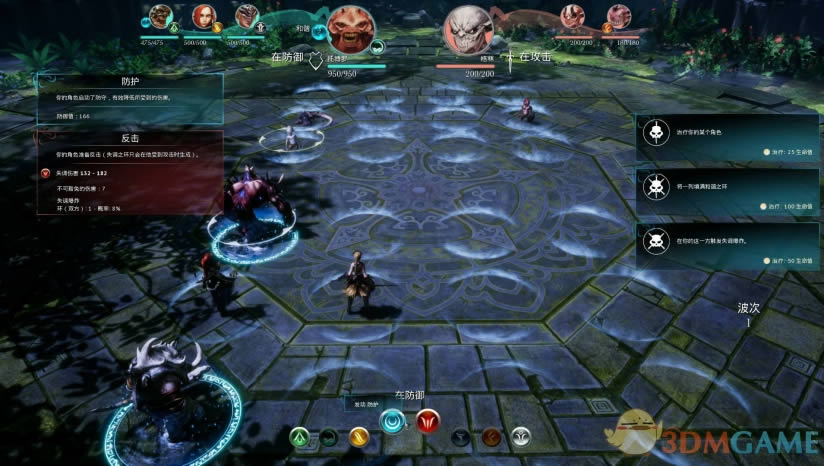Select the red-haired hero portrait
The width and height of the screenshot is (824, 466).
click(202, 17)
